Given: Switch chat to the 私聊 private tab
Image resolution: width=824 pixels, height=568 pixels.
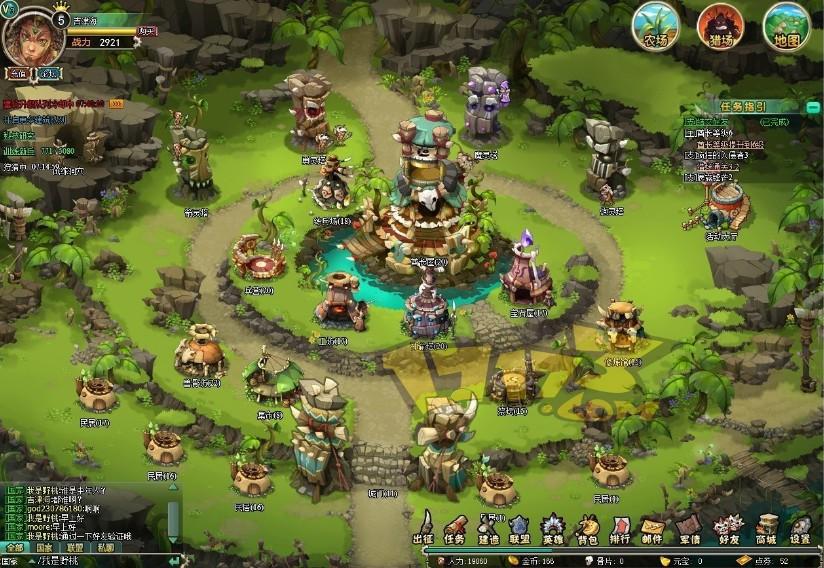Looking at the screenshot, I should [105, 547].
